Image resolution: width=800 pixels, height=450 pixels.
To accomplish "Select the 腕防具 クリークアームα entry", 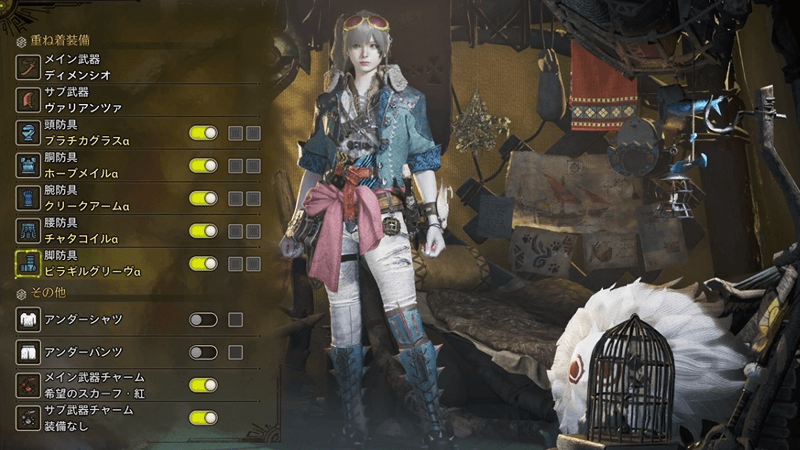I will (90, 198).
